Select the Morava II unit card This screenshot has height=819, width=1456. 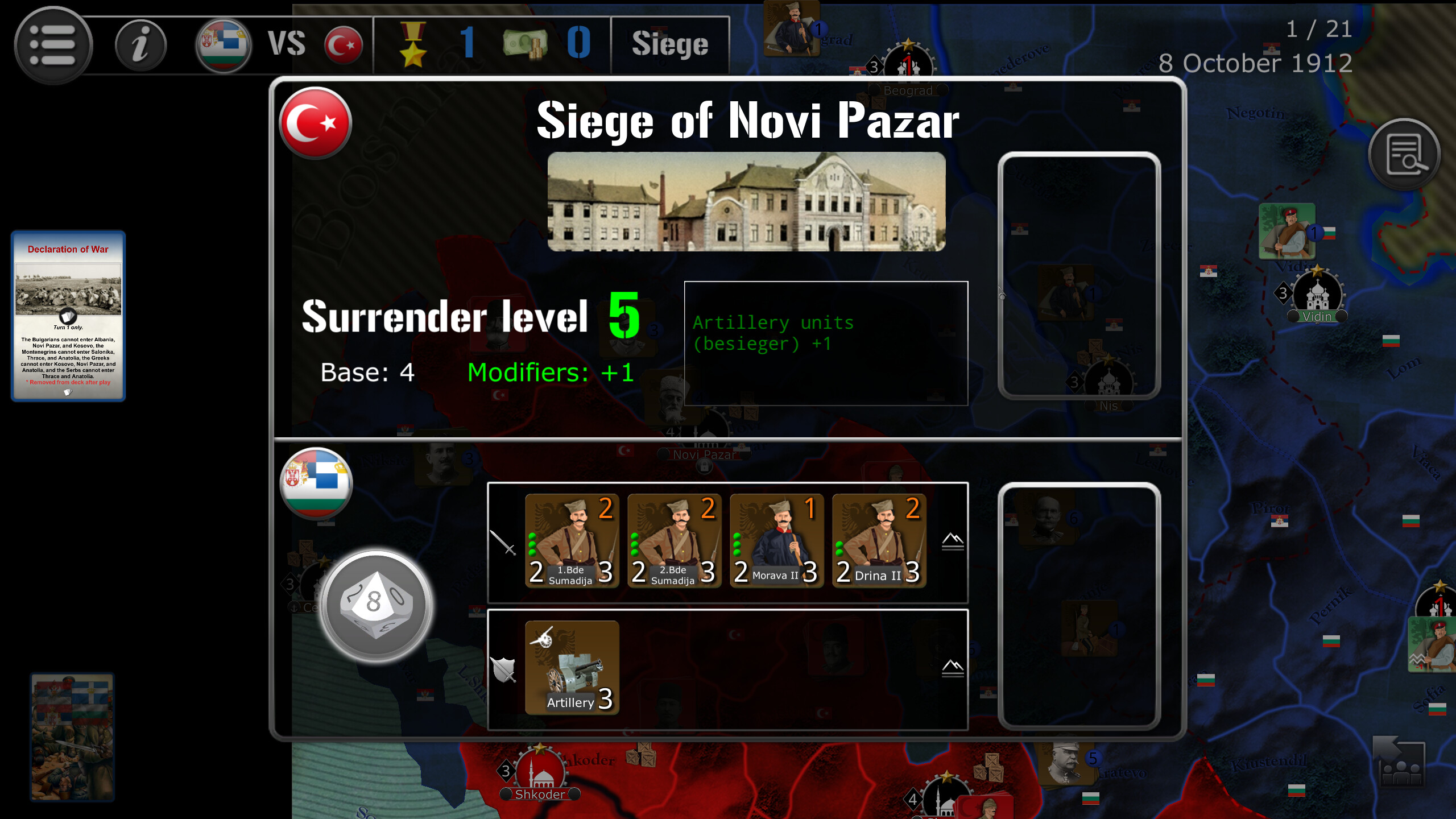pos(776,540)
